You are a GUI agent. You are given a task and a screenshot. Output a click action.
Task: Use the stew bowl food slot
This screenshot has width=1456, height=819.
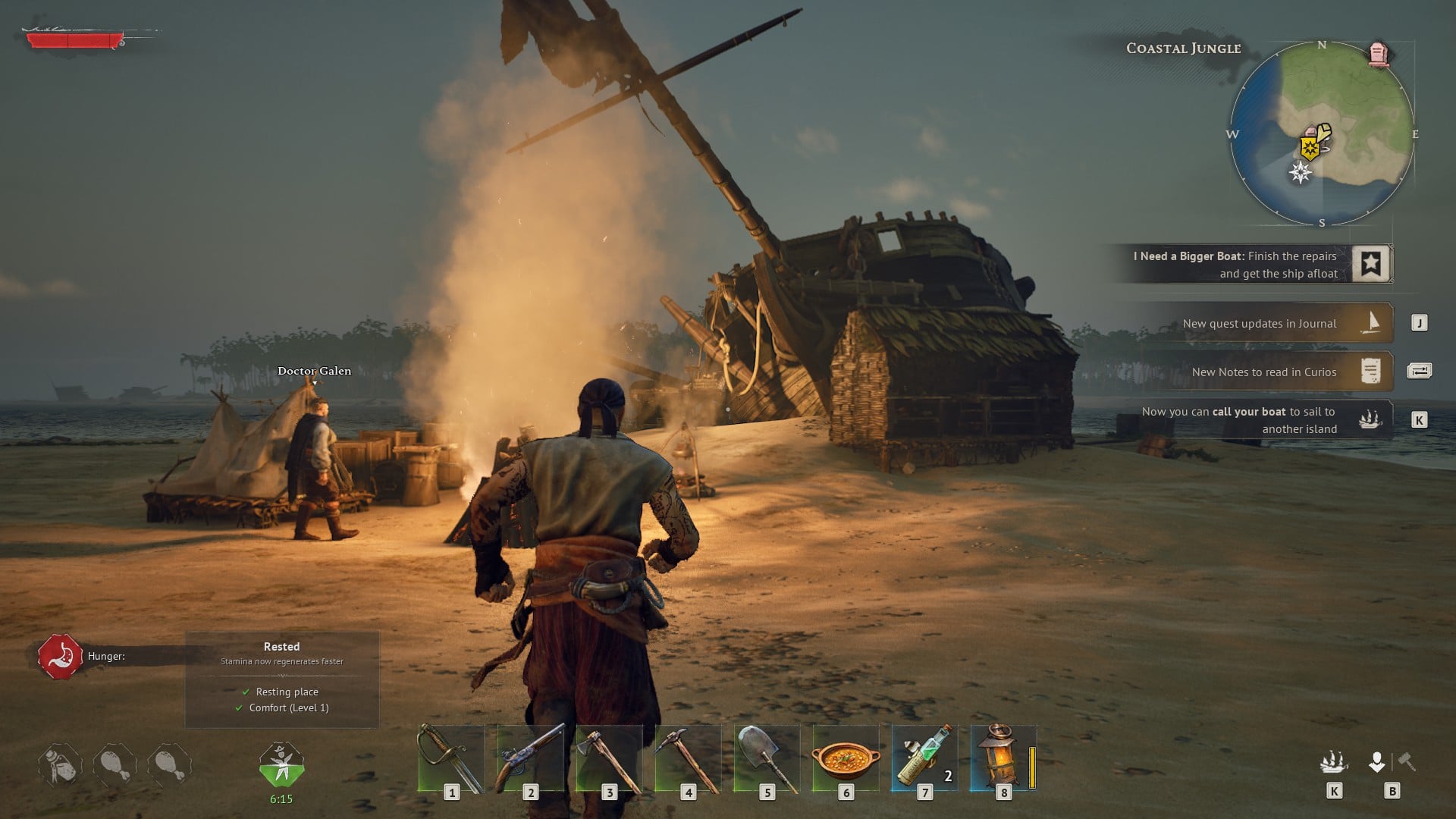point(846,758)
